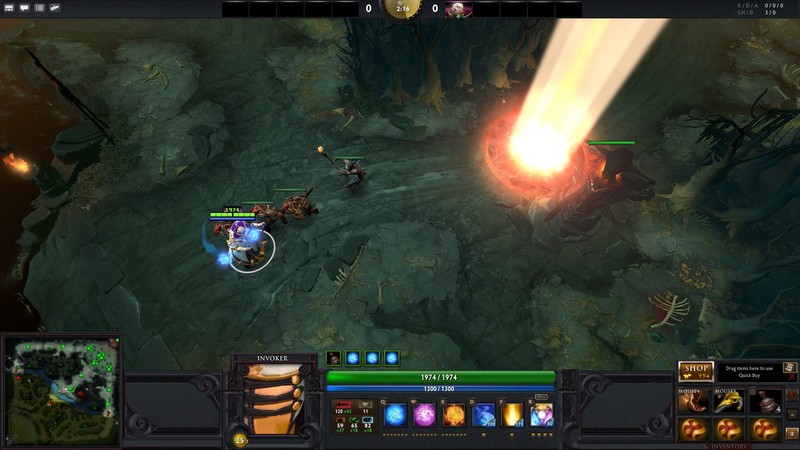The width and height of the screenshot is (800, 450).
Task: Use the golden item in the inventory
Action: point(729,401)
